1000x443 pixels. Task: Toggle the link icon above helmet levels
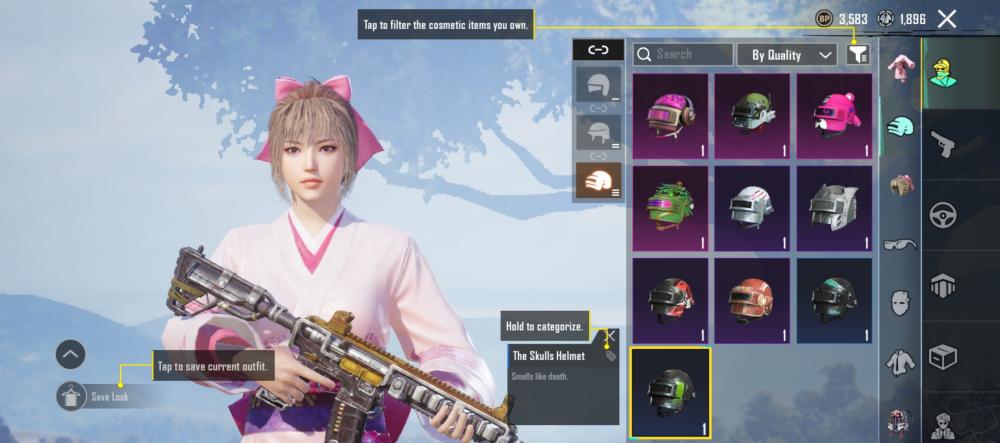pyautogui.click(x=598, y=49)
